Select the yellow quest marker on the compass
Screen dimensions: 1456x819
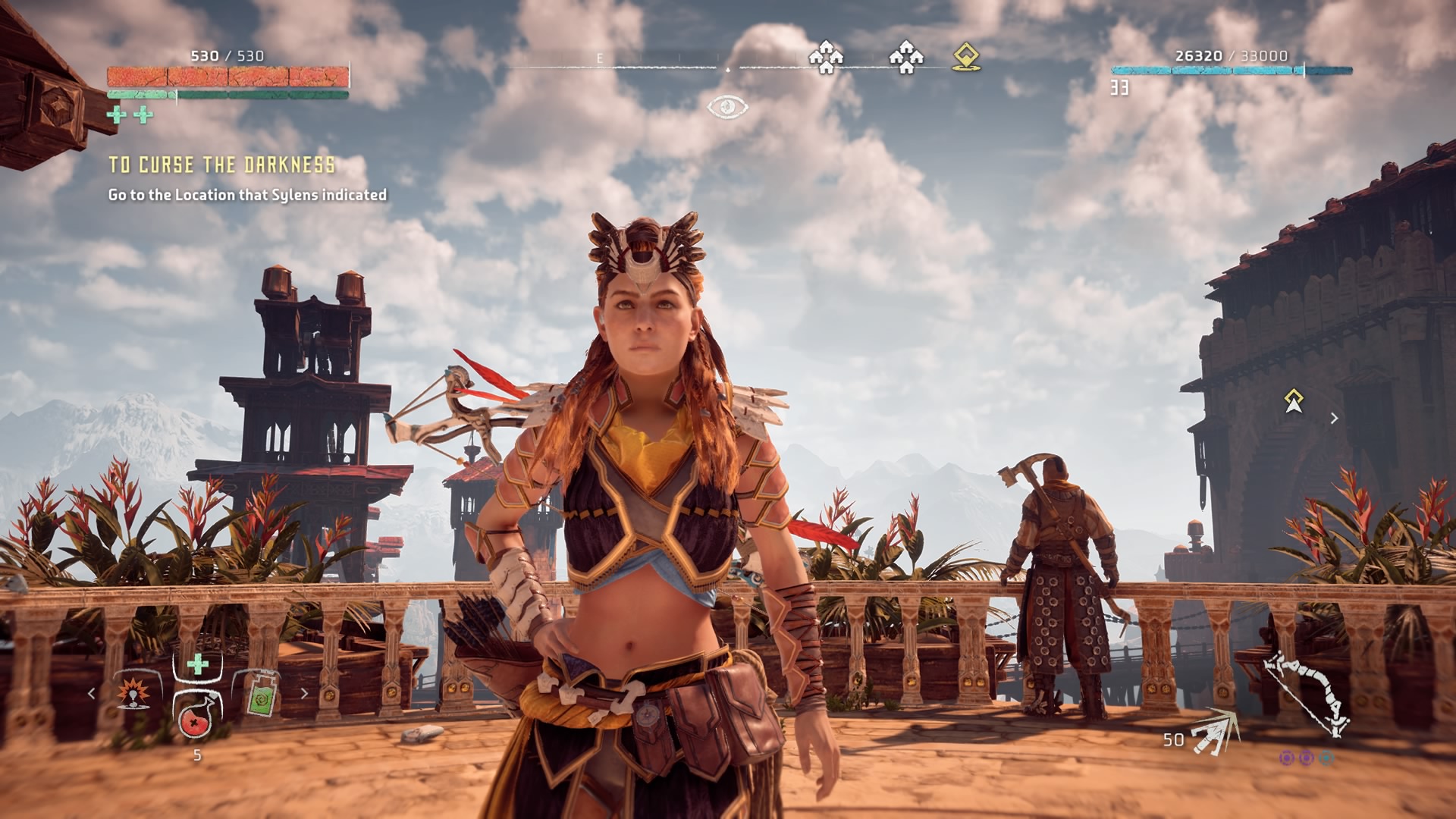tap(966, 58)
